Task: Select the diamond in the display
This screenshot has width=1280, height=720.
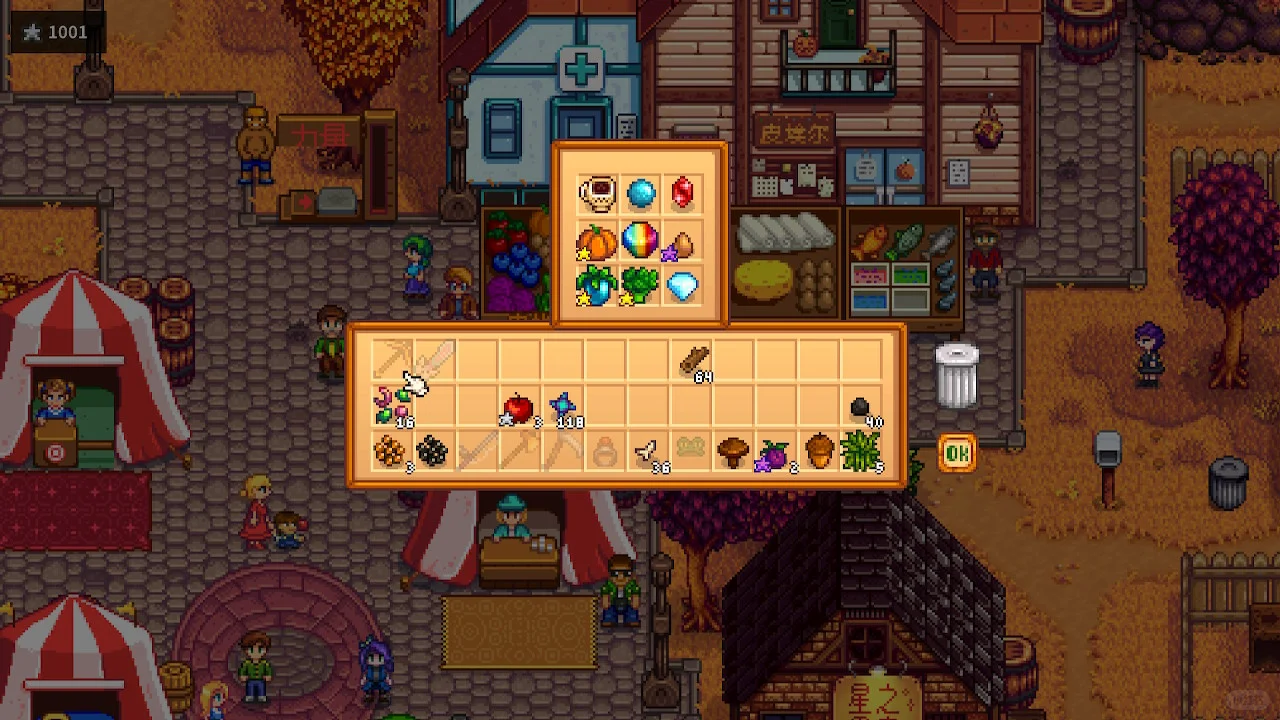Action: [683, 287]
